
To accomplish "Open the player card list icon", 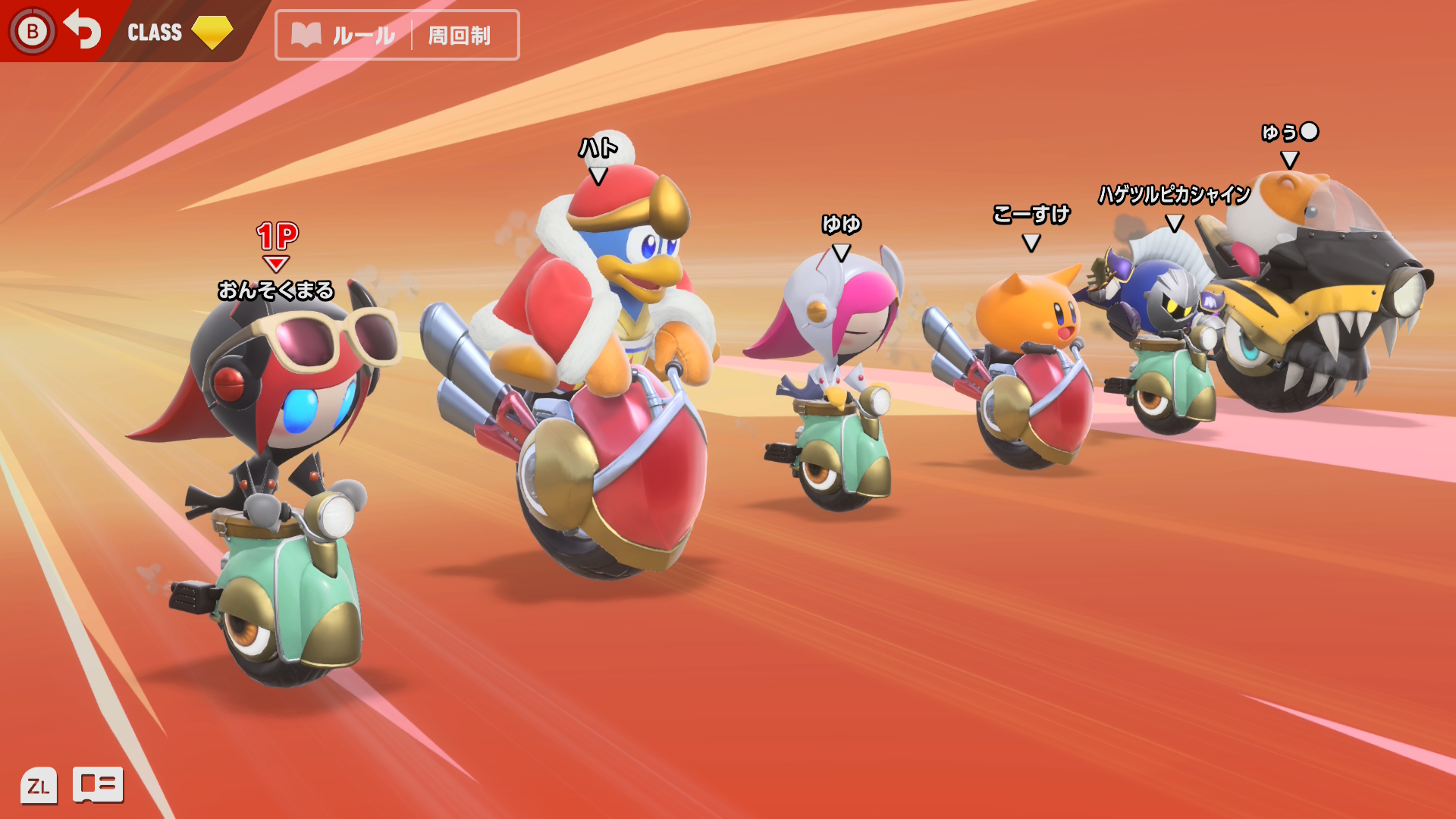I will (x=98, y=784).
